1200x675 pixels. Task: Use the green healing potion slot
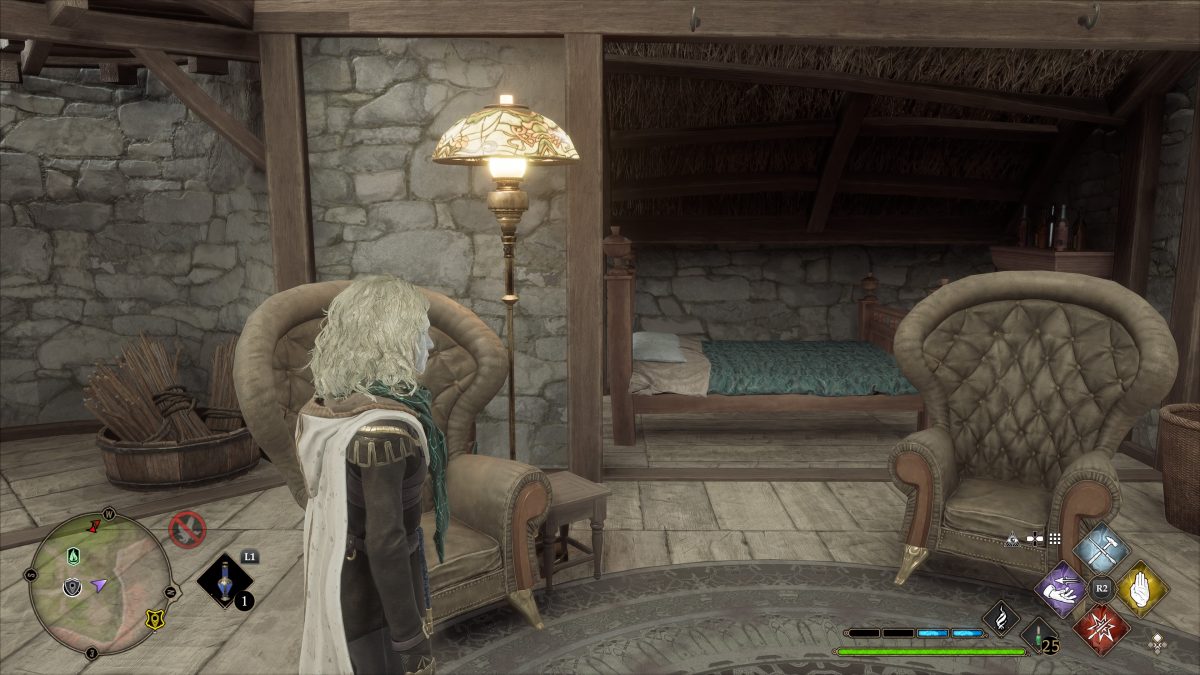click(x=1039, y=635)
